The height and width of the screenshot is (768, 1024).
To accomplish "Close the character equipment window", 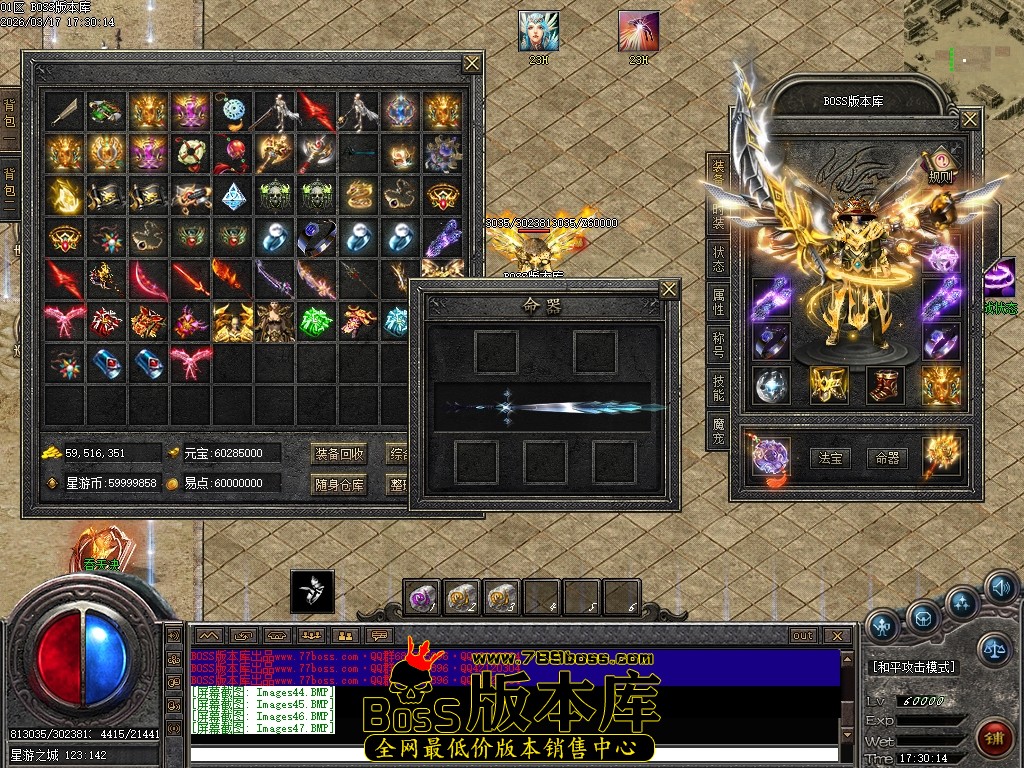I will tap(970, 119).
